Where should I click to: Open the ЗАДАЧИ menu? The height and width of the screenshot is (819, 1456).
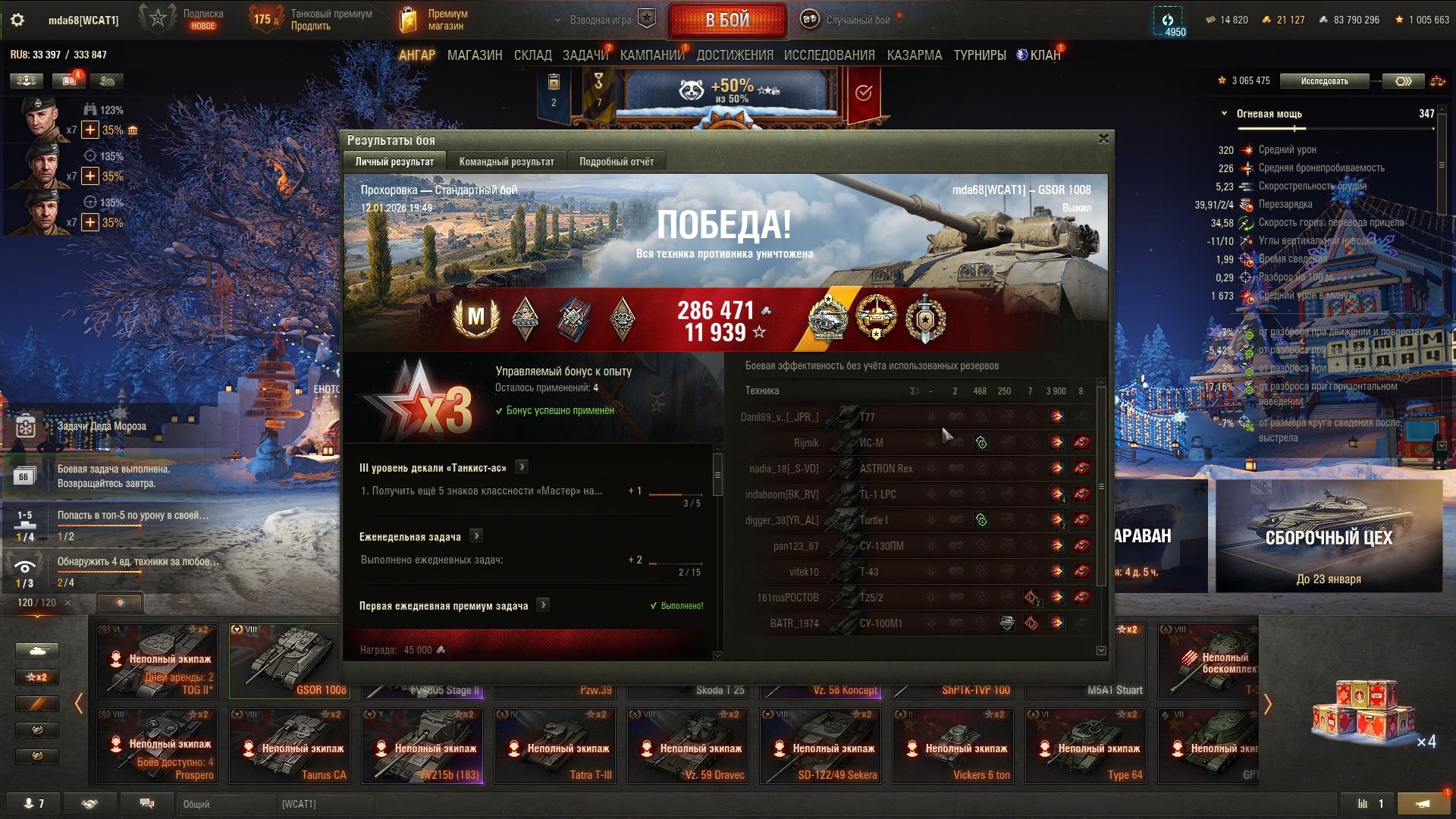coord(585,55)
